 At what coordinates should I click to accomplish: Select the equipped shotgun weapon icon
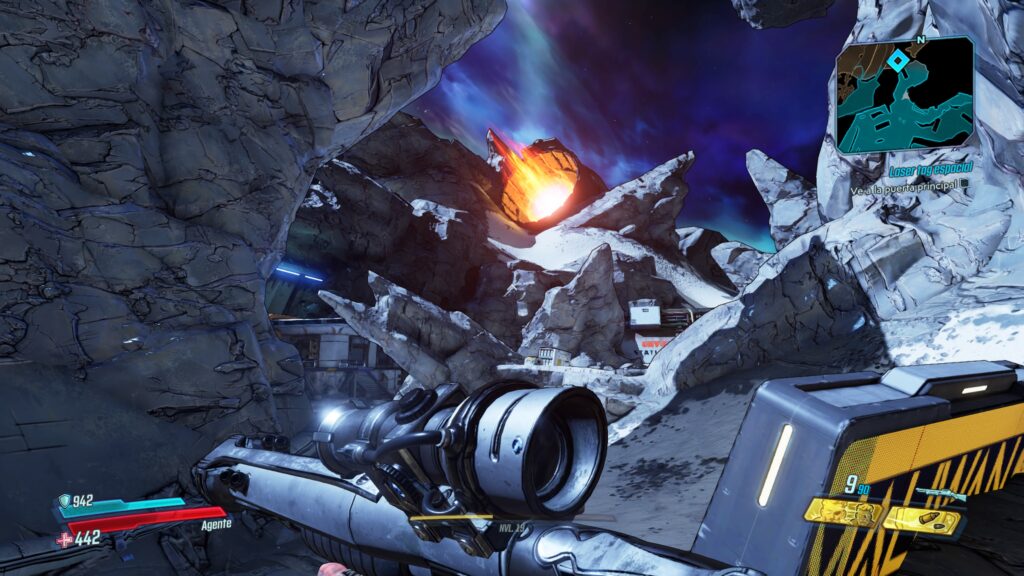[x=941, y=494]
